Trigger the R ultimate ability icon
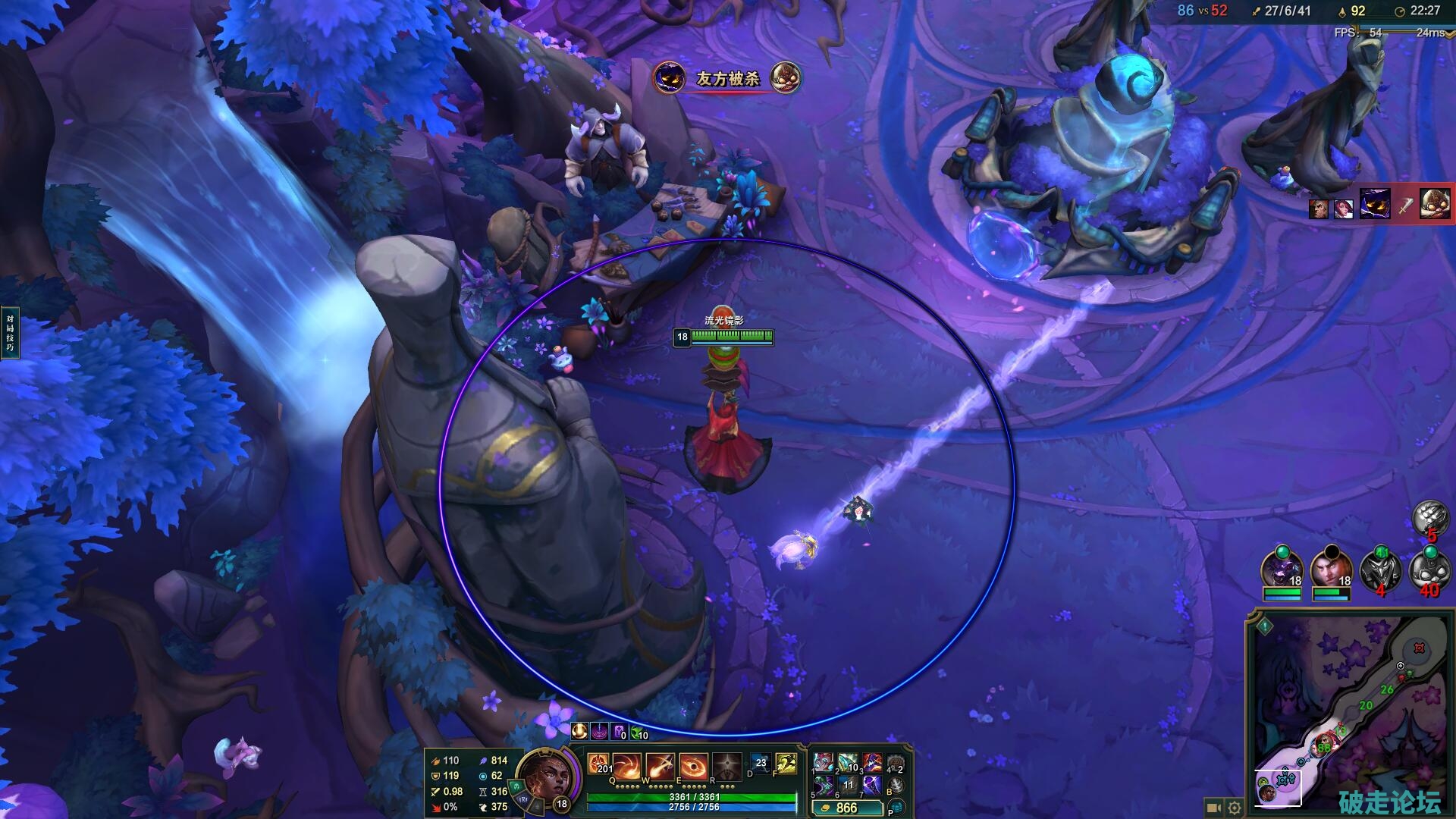This screenshot has width=1456, height=819. coord(726,767)
